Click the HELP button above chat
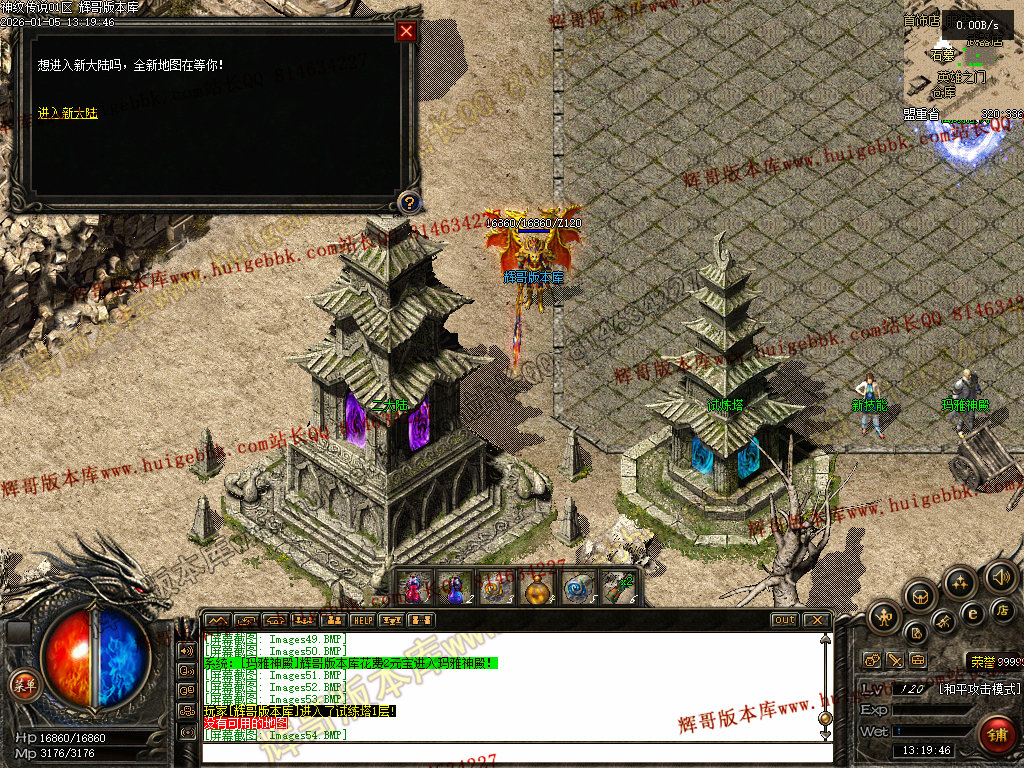Screen dimensions: 1024x768 coord(362,620)
